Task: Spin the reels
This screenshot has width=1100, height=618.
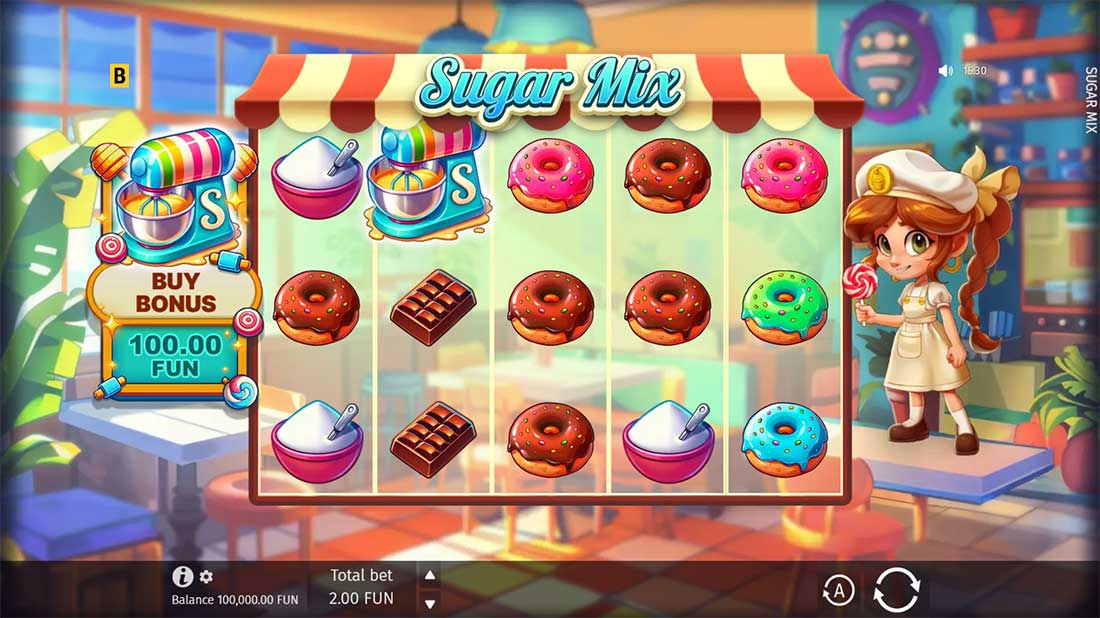Action: click(x=896, y=589)
